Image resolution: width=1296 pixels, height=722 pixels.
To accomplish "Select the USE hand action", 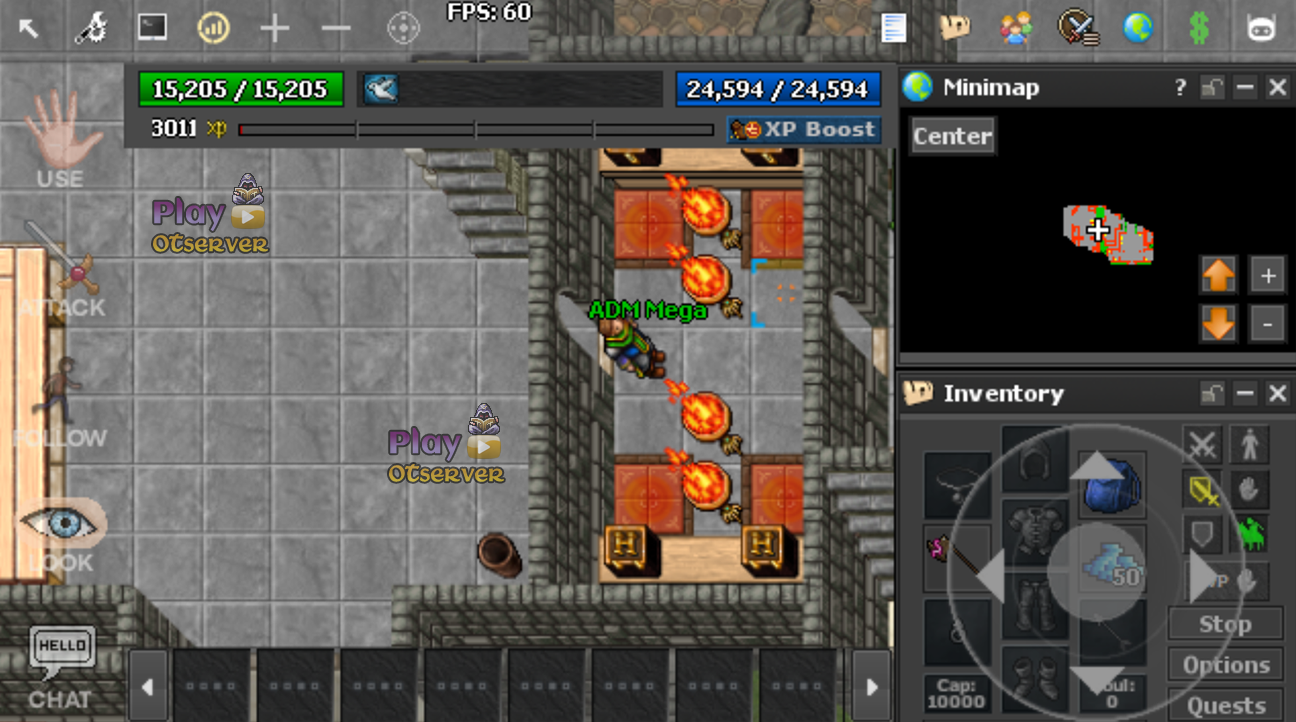I will pyautogui.click(x=61, y=140).
